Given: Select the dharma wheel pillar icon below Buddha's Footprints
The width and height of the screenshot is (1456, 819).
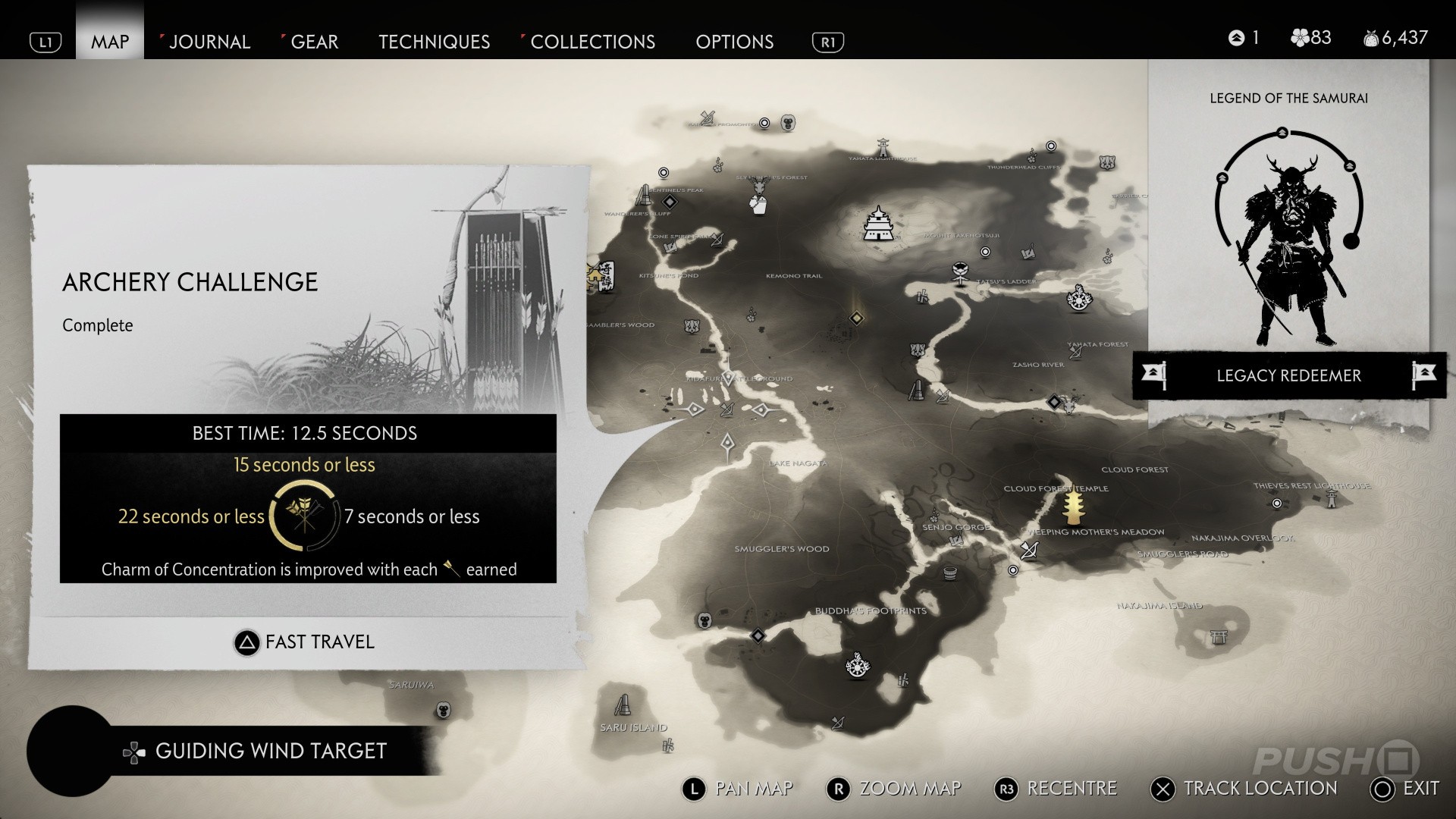Looking at the screenshot, I should (858, 667).
